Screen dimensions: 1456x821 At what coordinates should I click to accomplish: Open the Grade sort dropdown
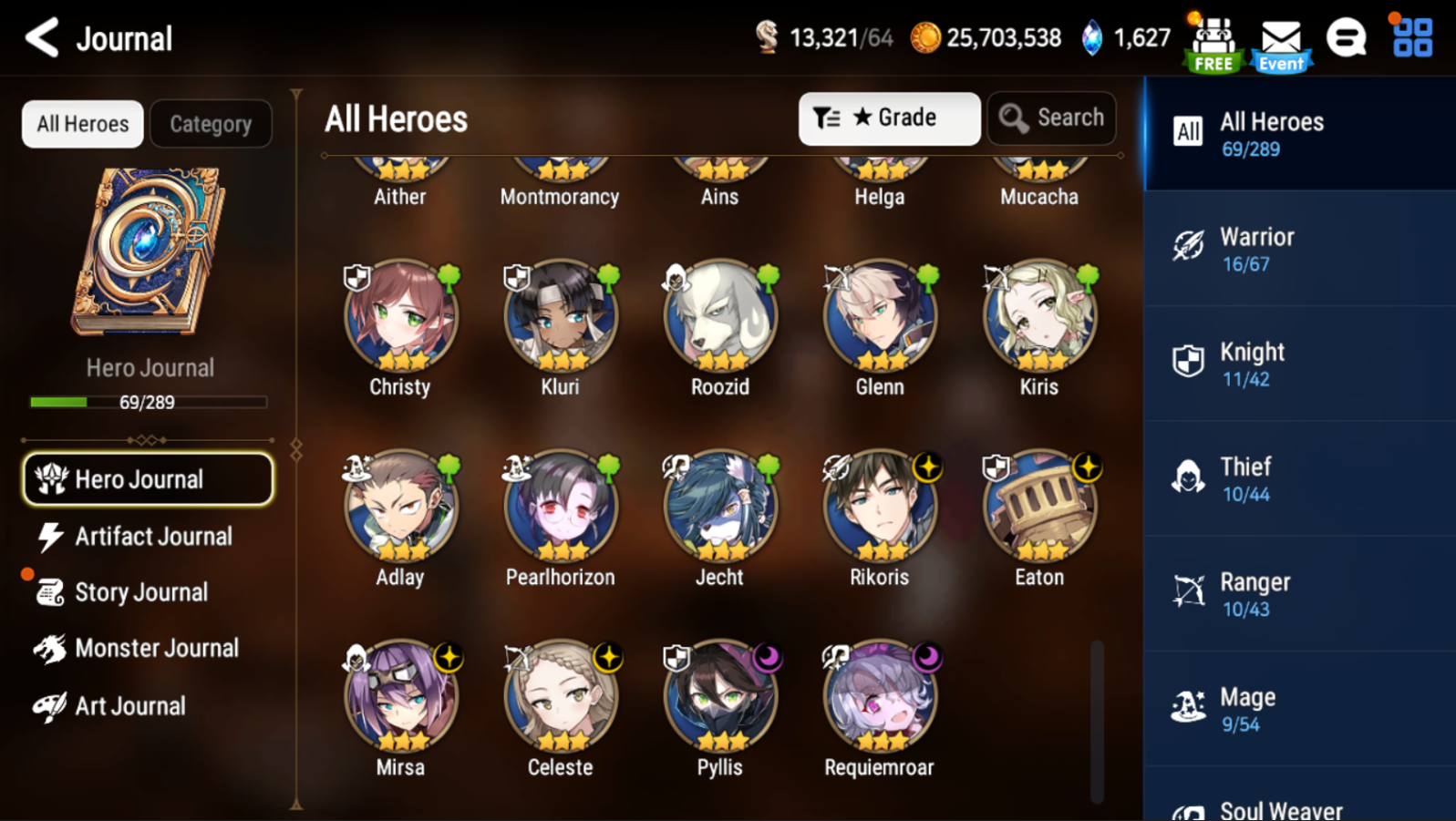pos(889,118)
